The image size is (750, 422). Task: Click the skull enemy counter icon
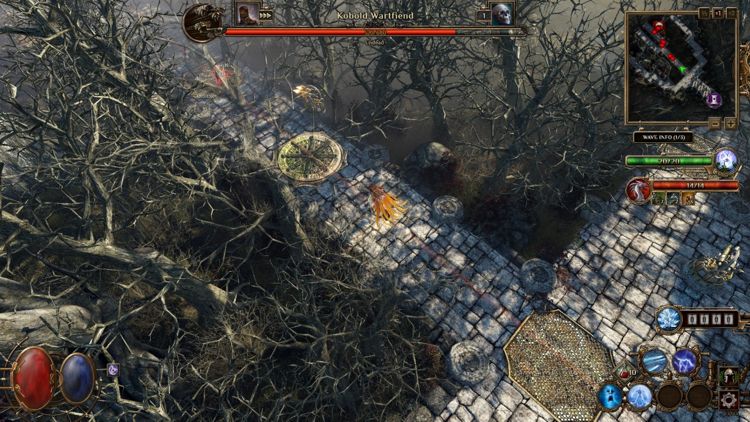click(501, 14)
